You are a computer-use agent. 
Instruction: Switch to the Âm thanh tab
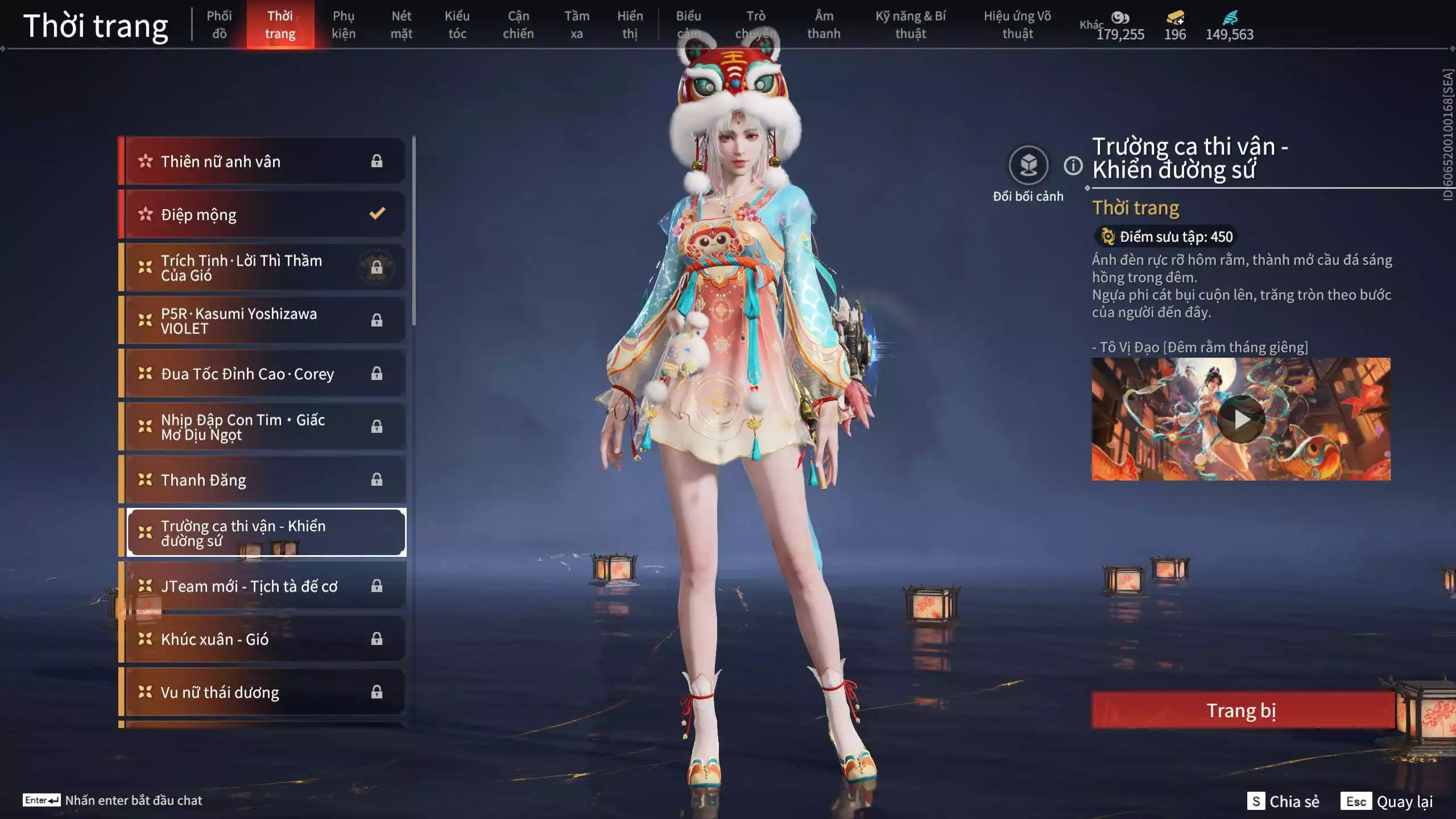[x=824, y=24]
